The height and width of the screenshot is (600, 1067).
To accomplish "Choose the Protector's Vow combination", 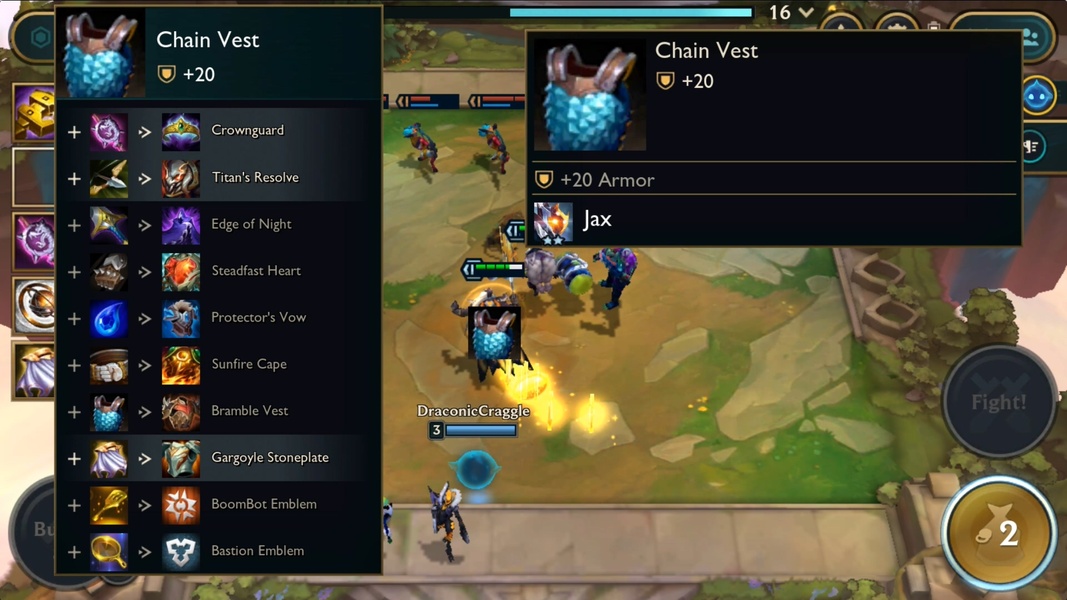I will click(x=220, y=318).
